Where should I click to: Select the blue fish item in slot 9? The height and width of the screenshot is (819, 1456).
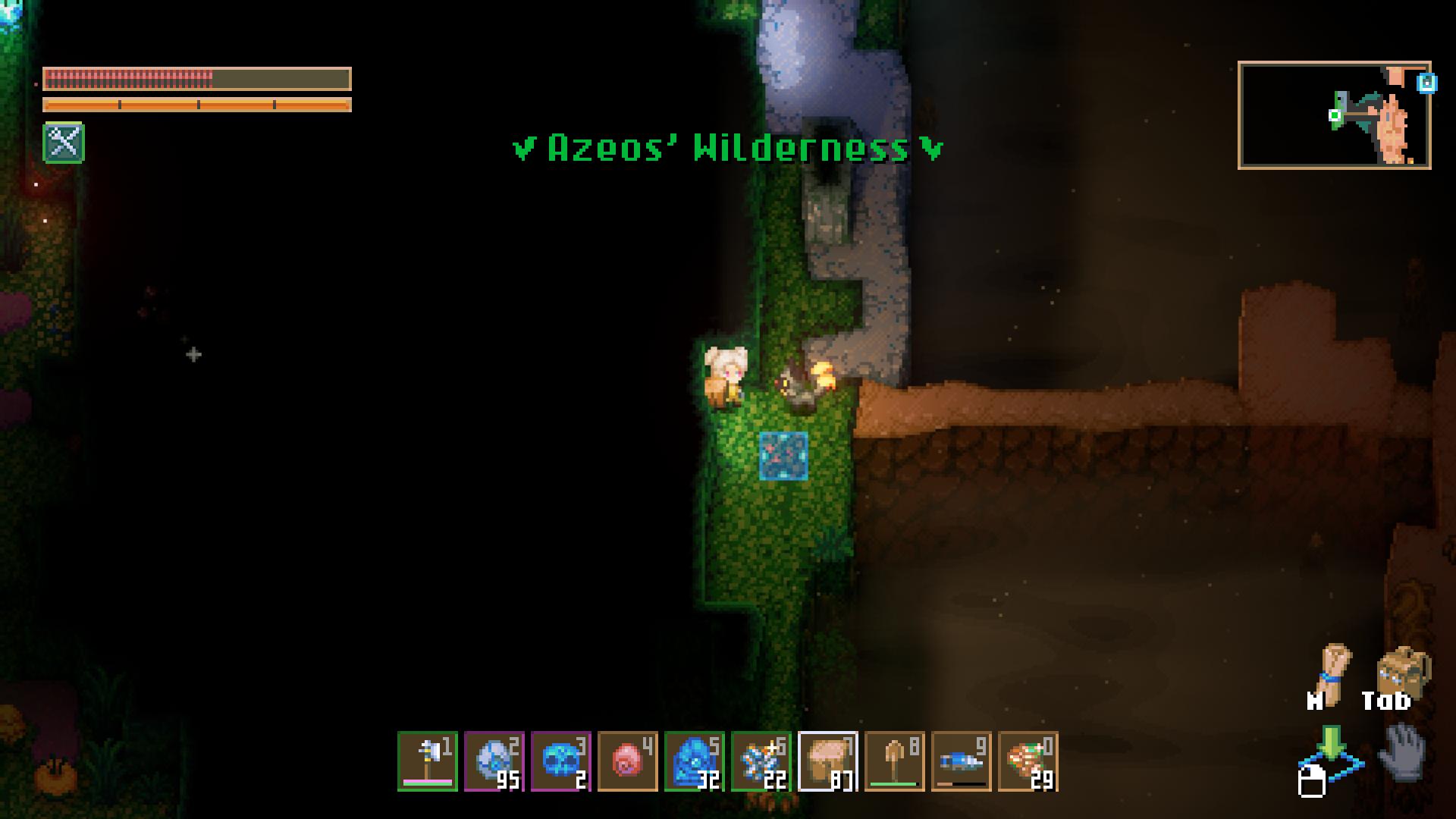pos(962,761)
